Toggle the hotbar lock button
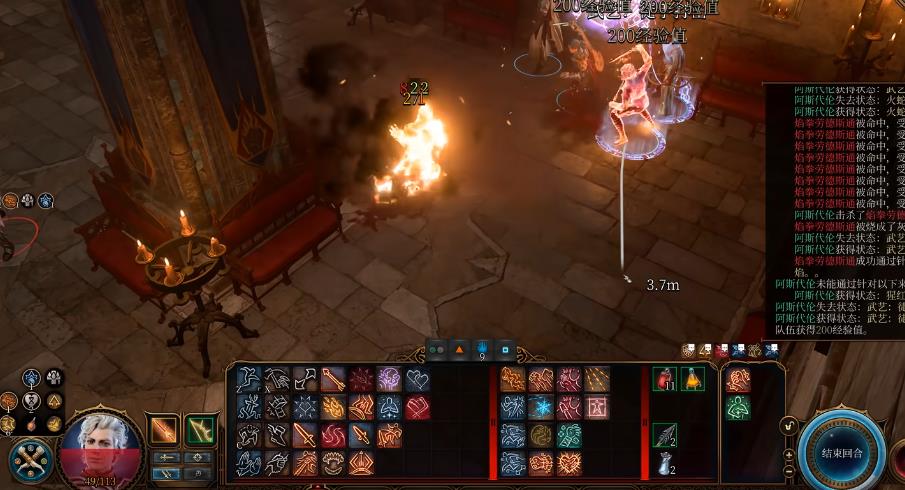Image resolution: width=905 pixels, height=490 pixels. [x=789, y=427]
